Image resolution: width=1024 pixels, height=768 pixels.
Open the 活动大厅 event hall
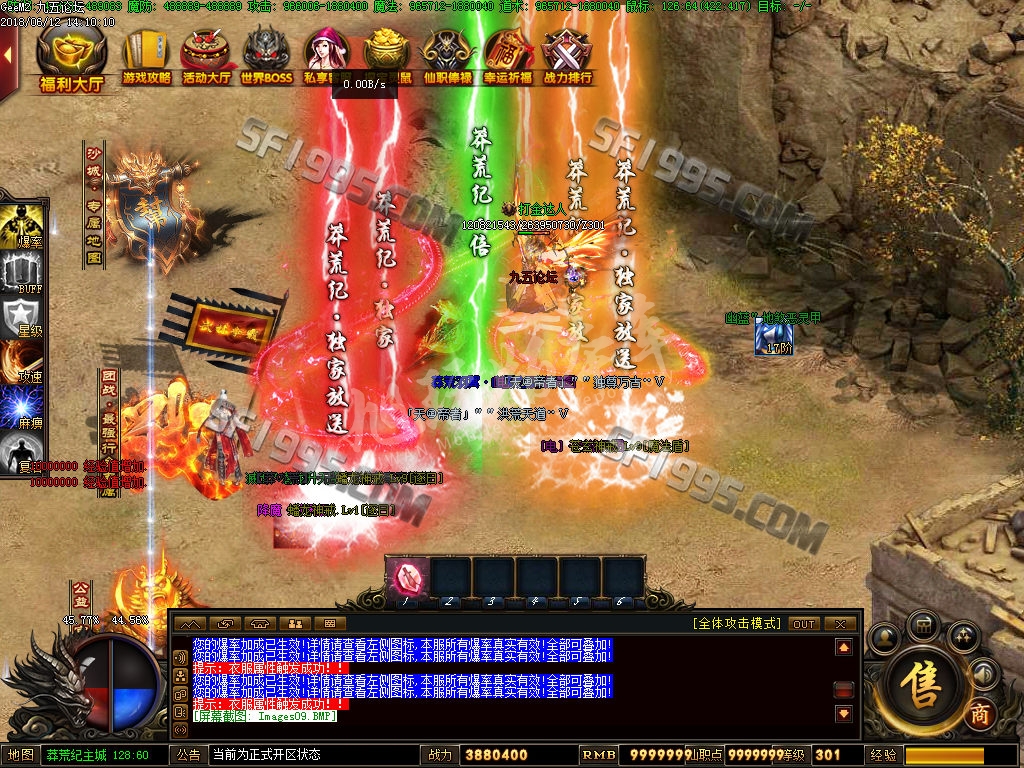[x=207, y=57]
